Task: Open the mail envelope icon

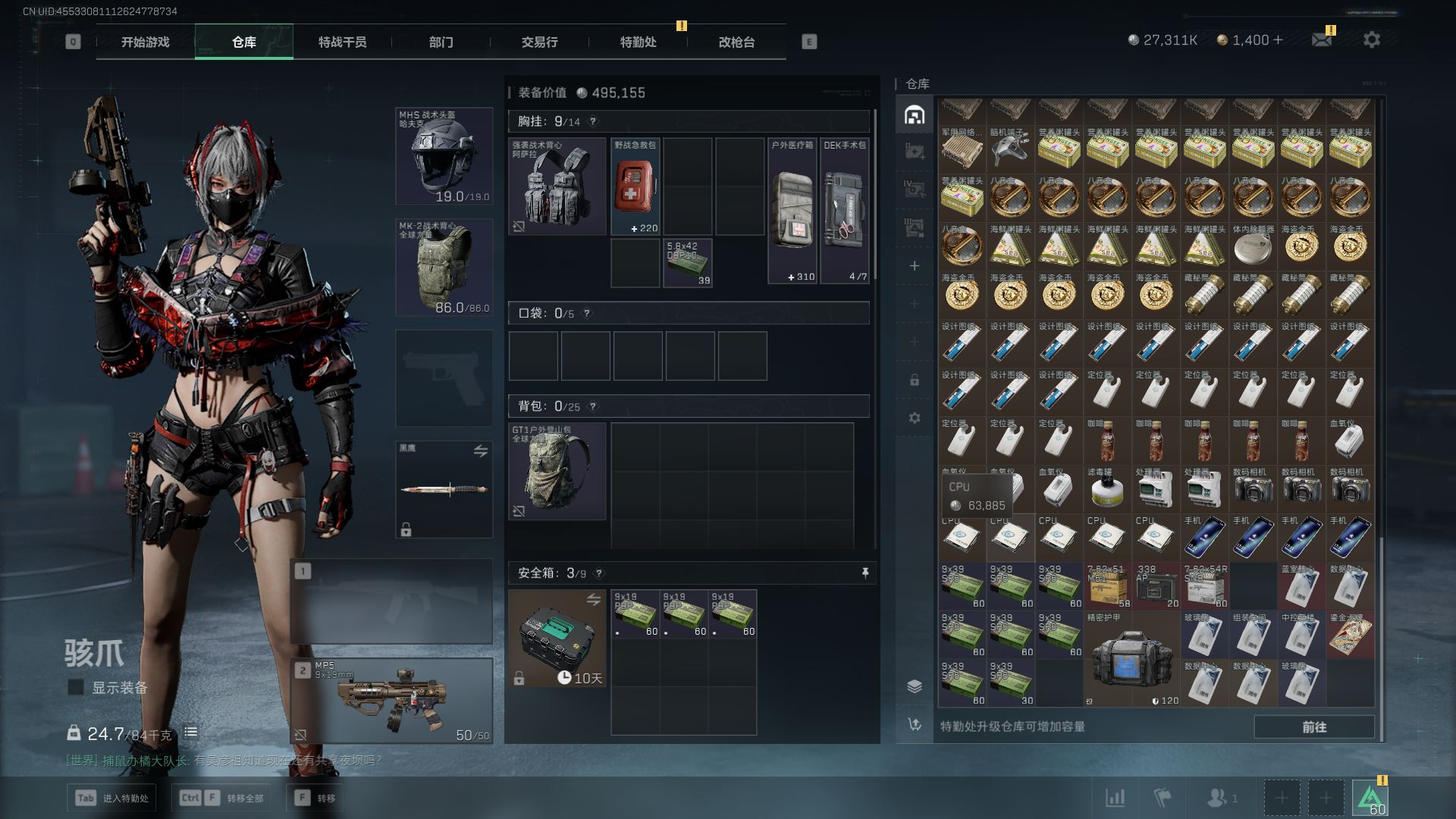Action: 1321,39
